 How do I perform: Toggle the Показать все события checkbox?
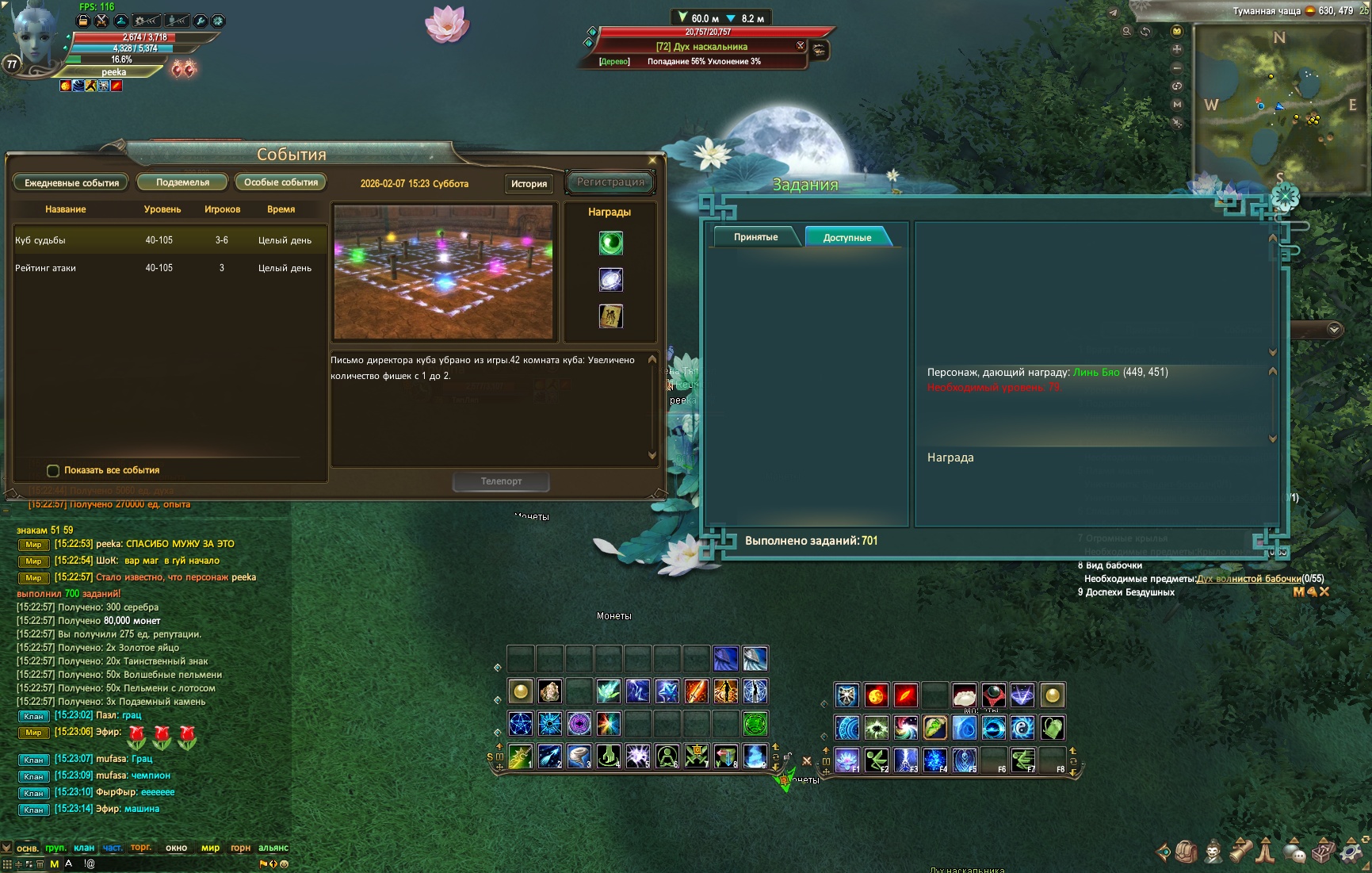click(53, 470)
